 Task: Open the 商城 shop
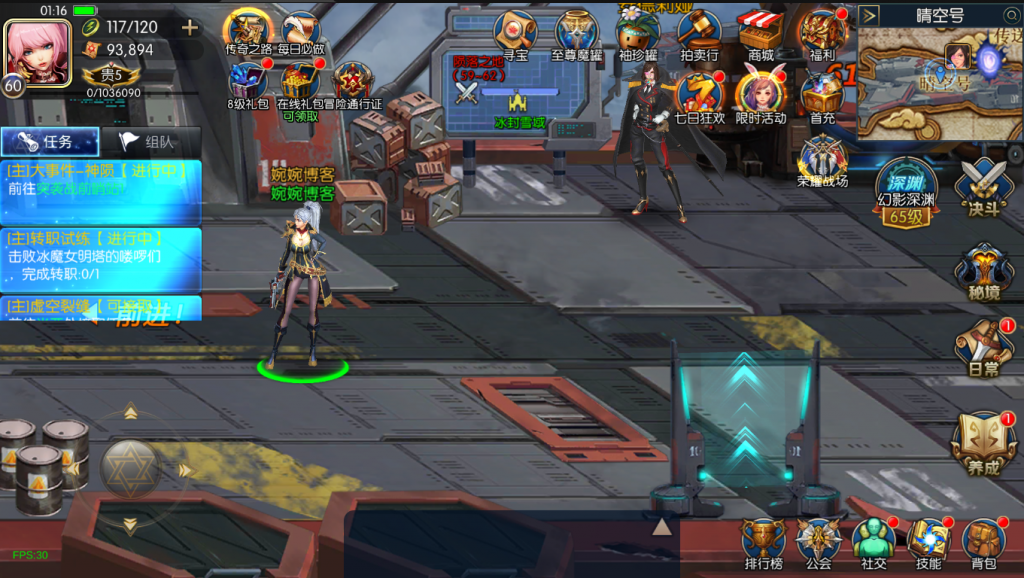tap(760, 36)
